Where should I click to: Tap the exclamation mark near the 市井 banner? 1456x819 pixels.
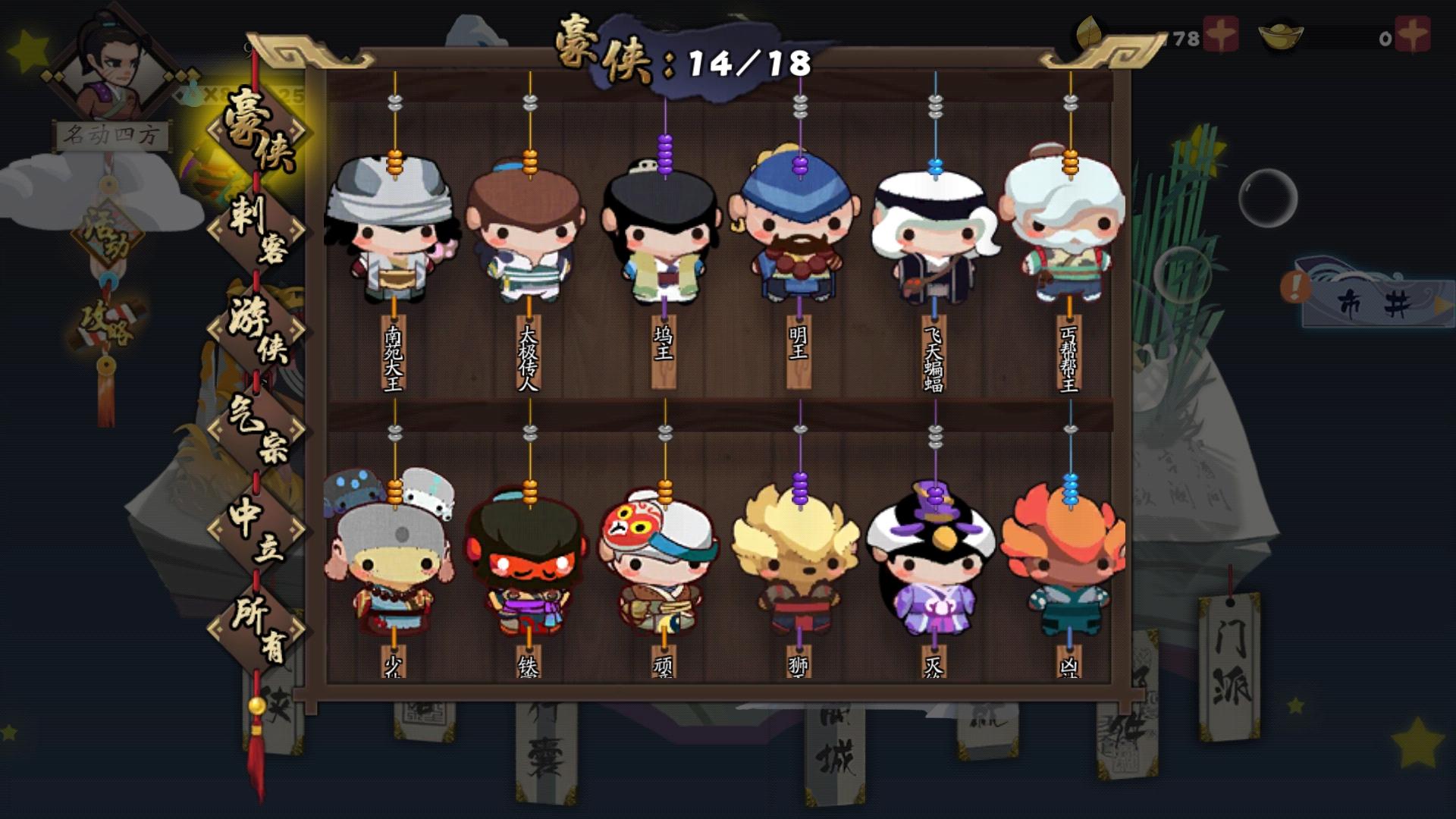(1297, 287)
